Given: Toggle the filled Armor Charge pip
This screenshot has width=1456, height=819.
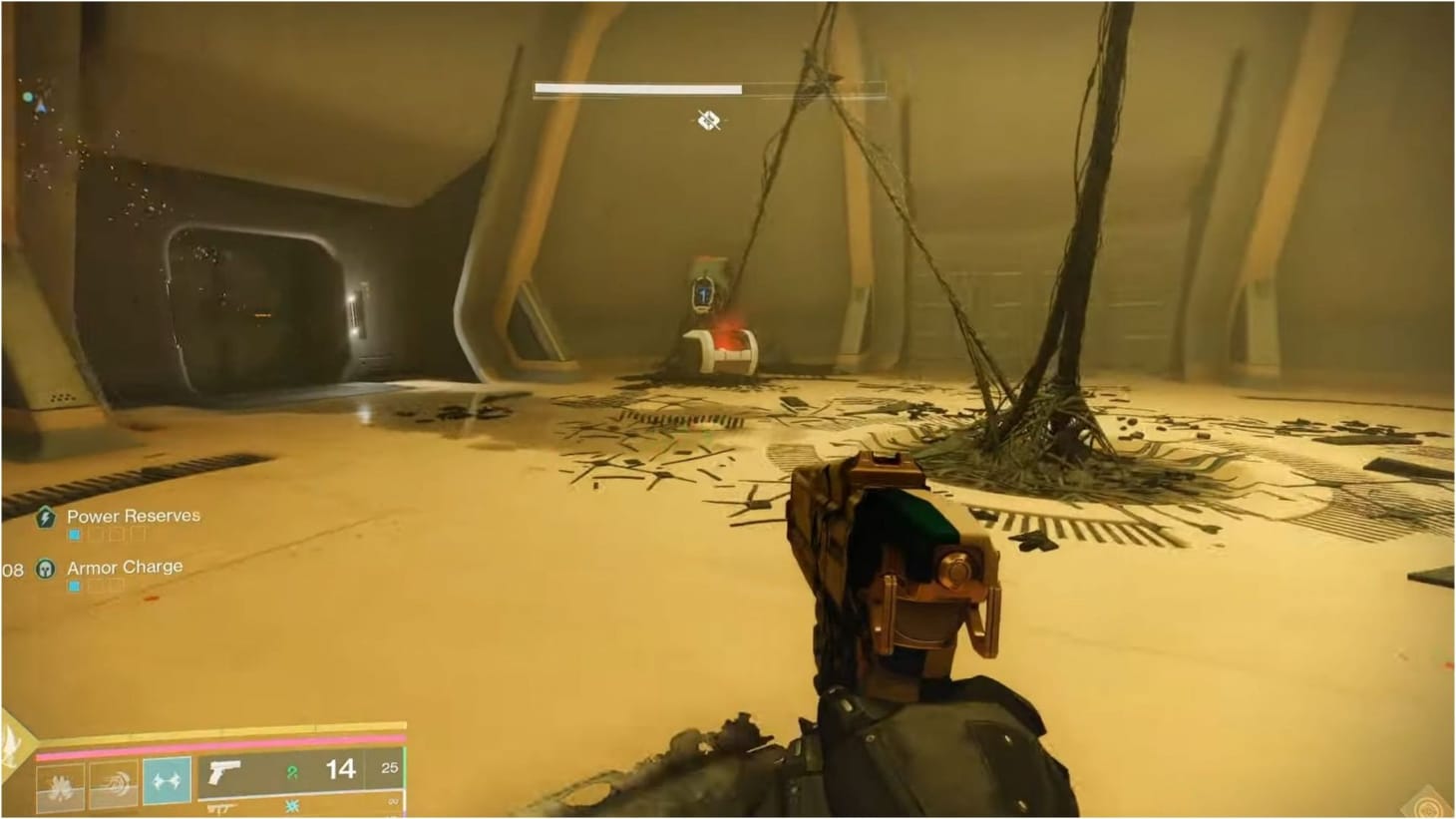Looking at the screenshot, I should tap(74, 585).
